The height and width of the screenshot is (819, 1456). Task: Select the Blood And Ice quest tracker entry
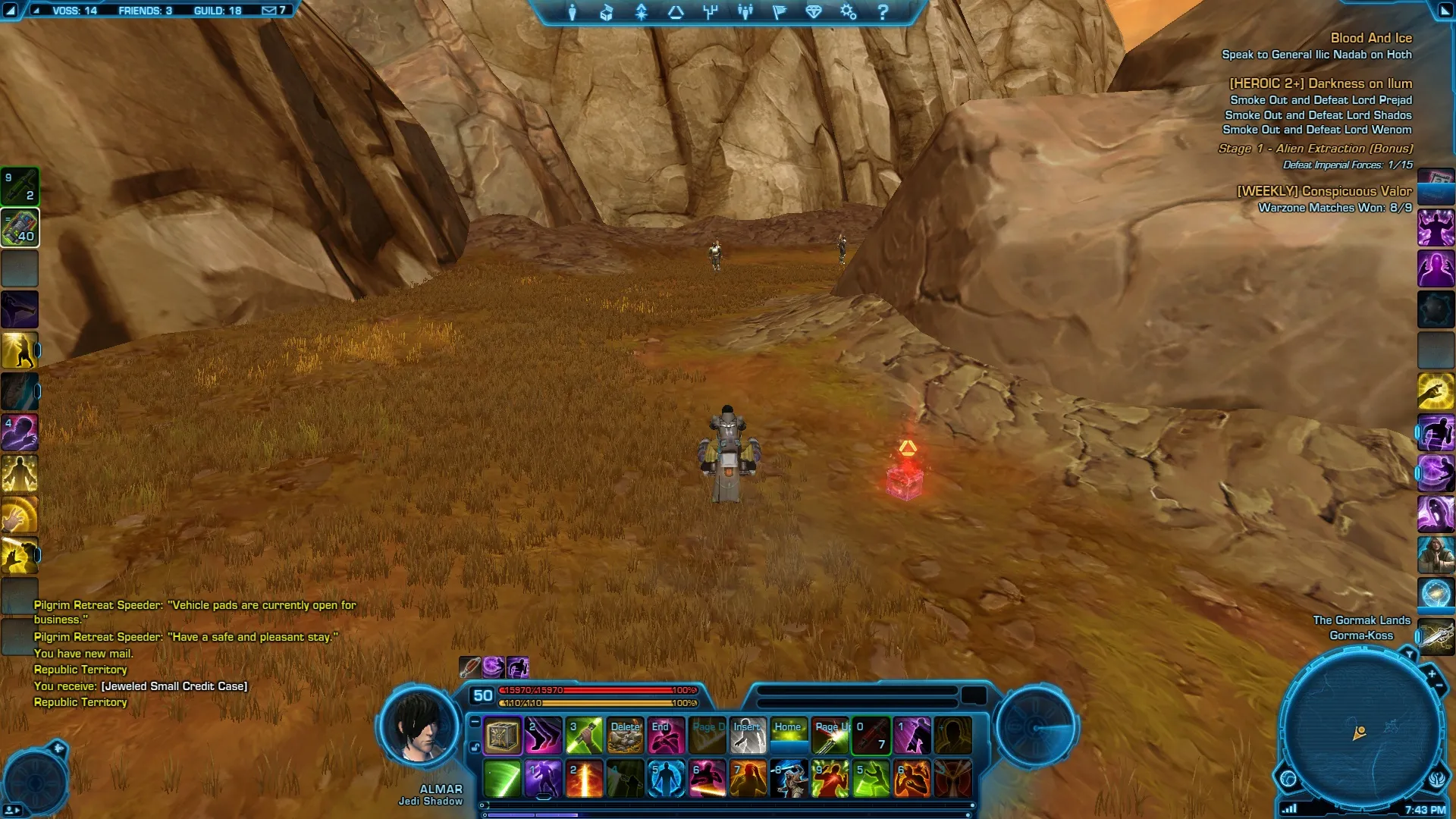[x=1371, y=38]
